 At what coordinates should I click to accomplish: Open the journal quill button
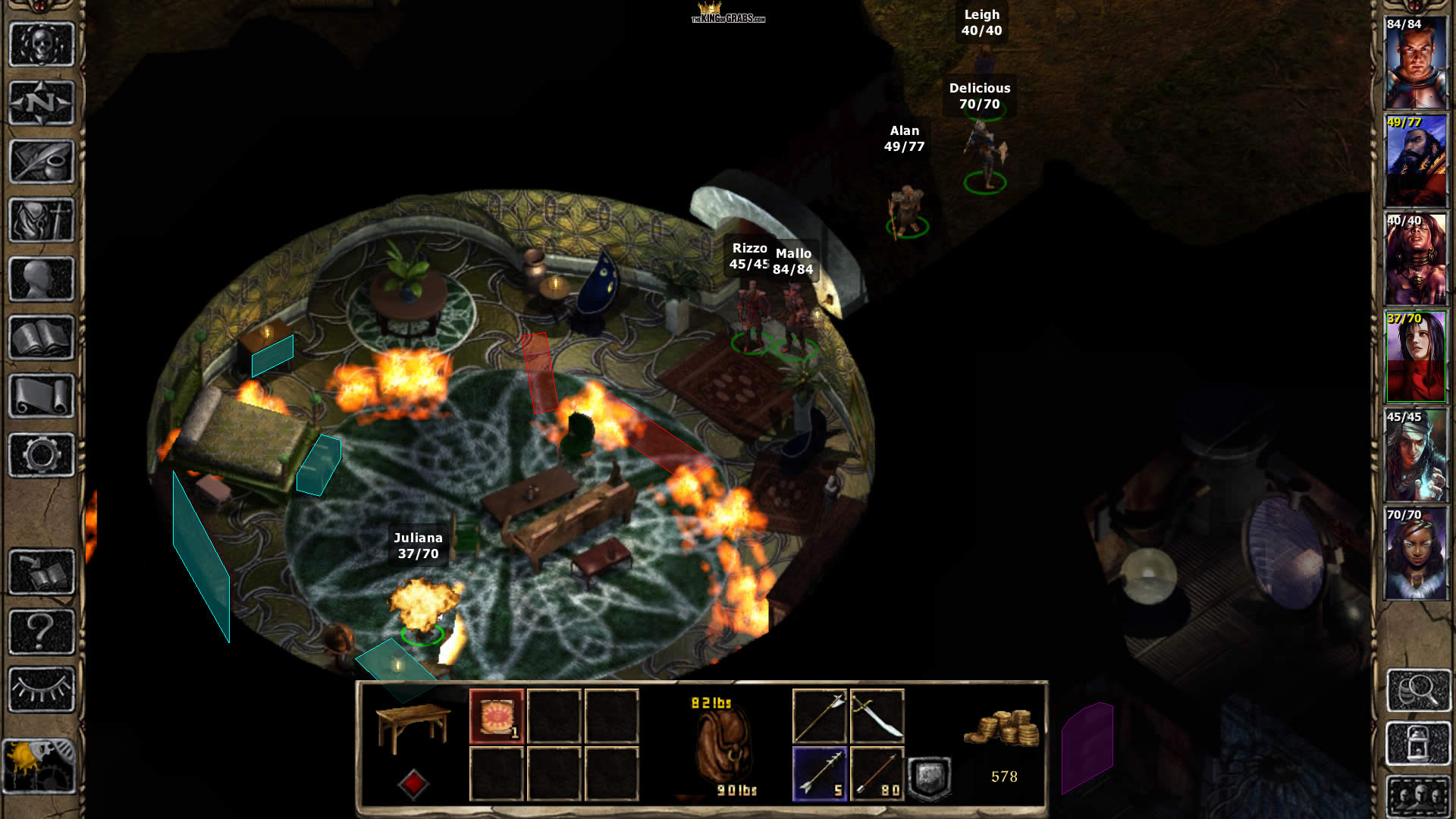42,161
